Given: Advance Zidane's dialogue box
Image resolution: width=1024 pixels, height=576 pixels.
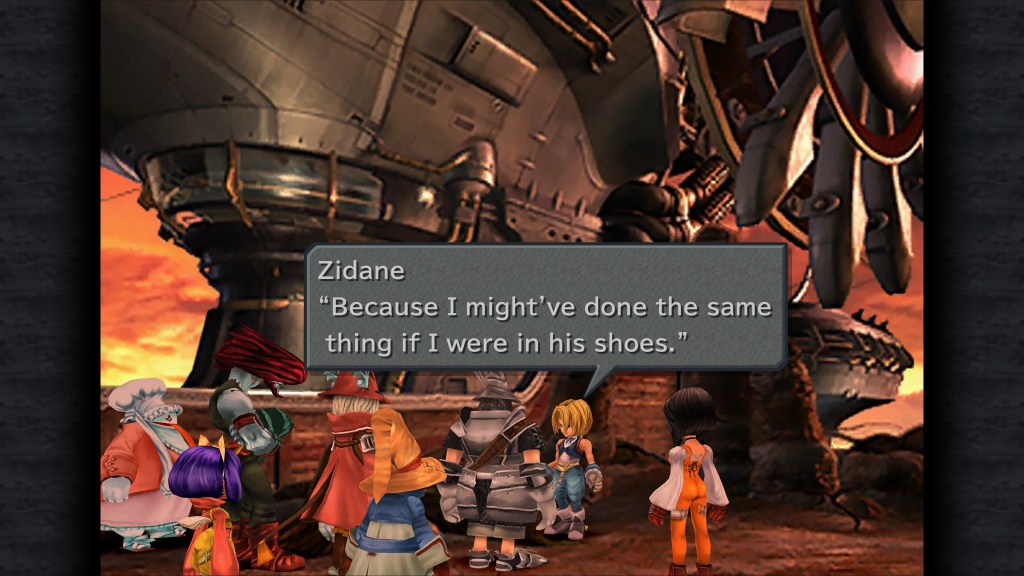Looking at the screenshot, I should tap(546, 307).
